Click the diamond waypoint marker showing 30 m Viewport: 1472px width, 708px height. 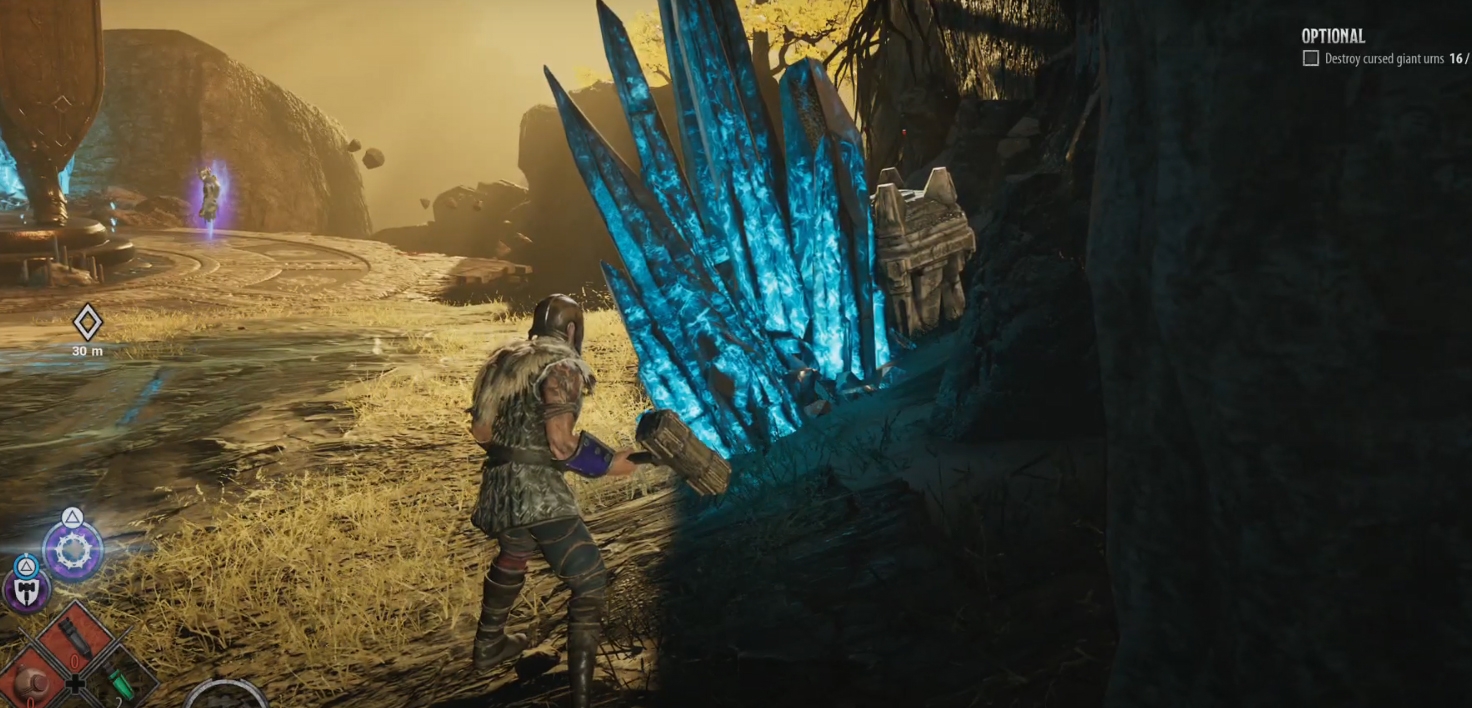click(x=88, y=322)
